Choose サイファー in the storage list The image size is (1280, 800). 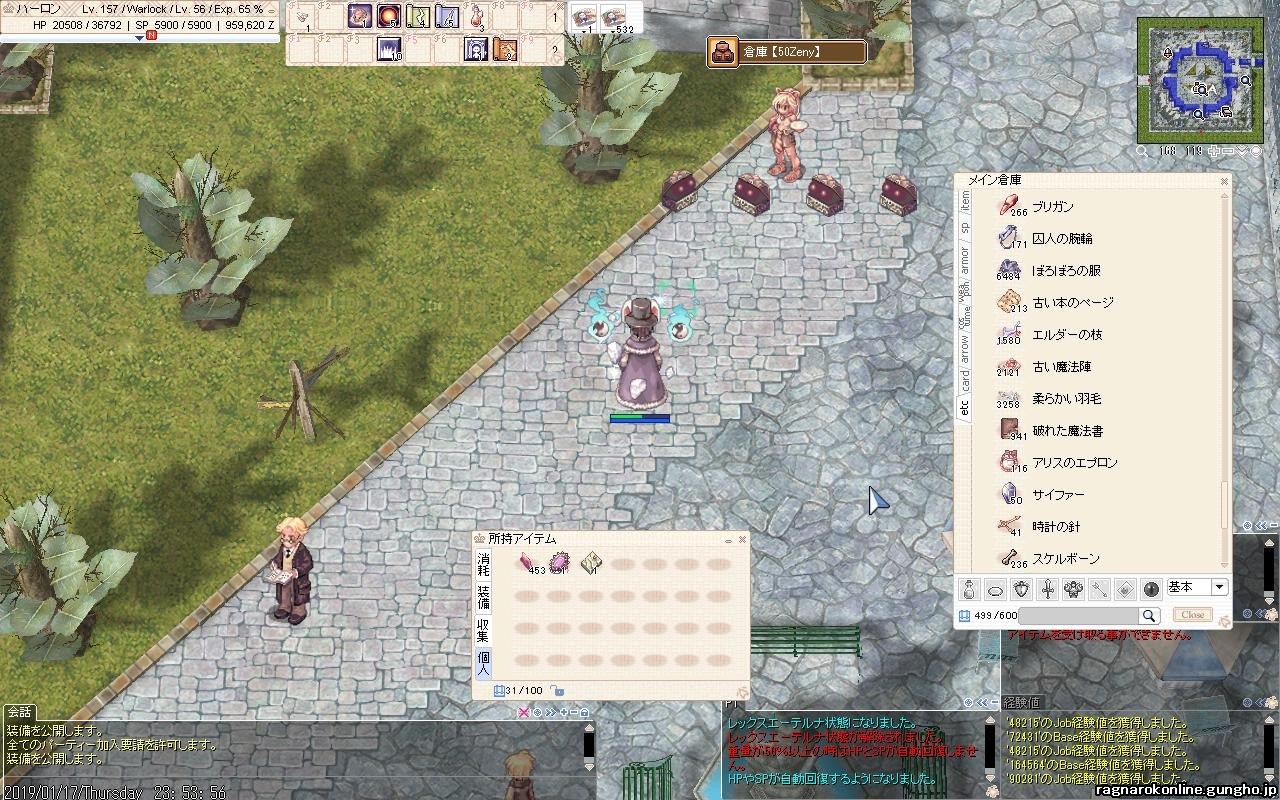pyautogui.click(x=1058, y=495)
